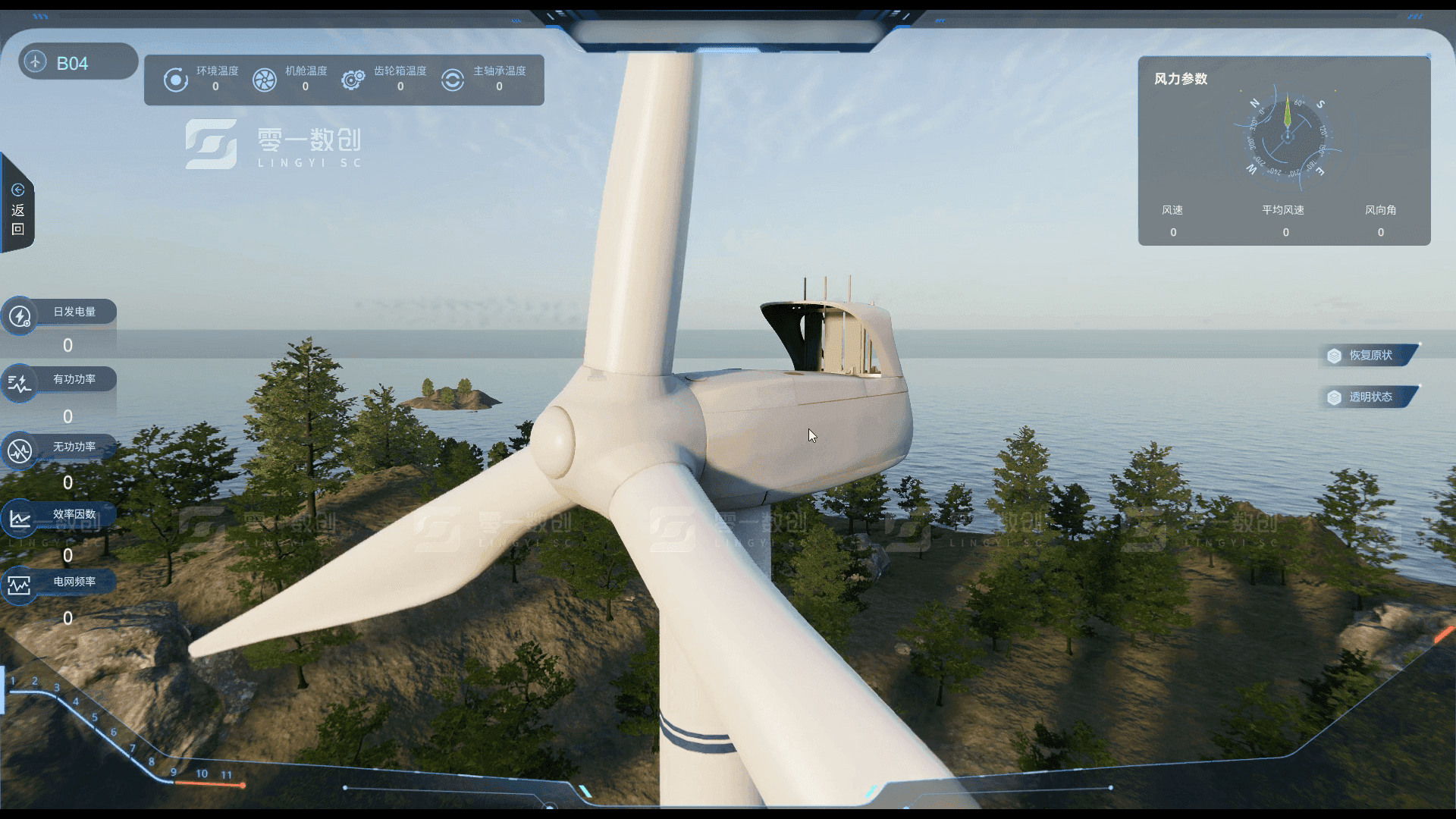Click the 返回 back button

[18, 210]
